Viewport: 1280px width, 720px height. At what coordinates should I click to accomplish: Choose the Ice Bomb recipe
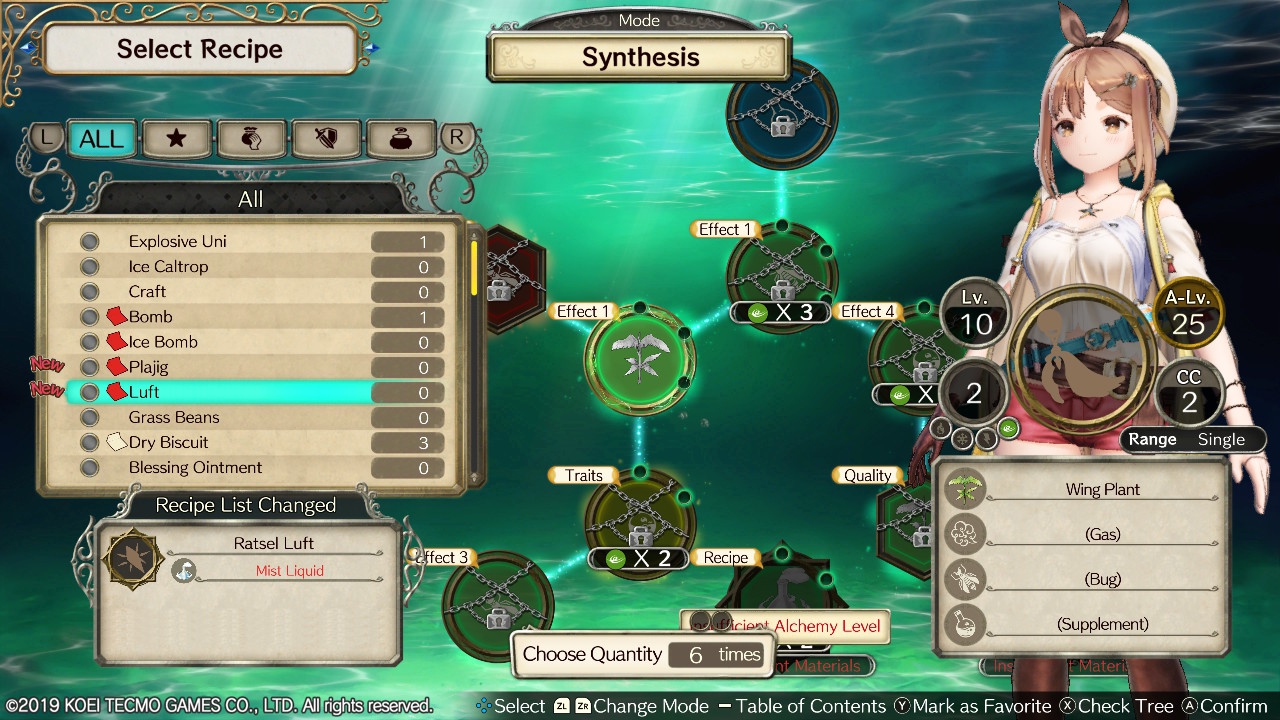[251, 342]
